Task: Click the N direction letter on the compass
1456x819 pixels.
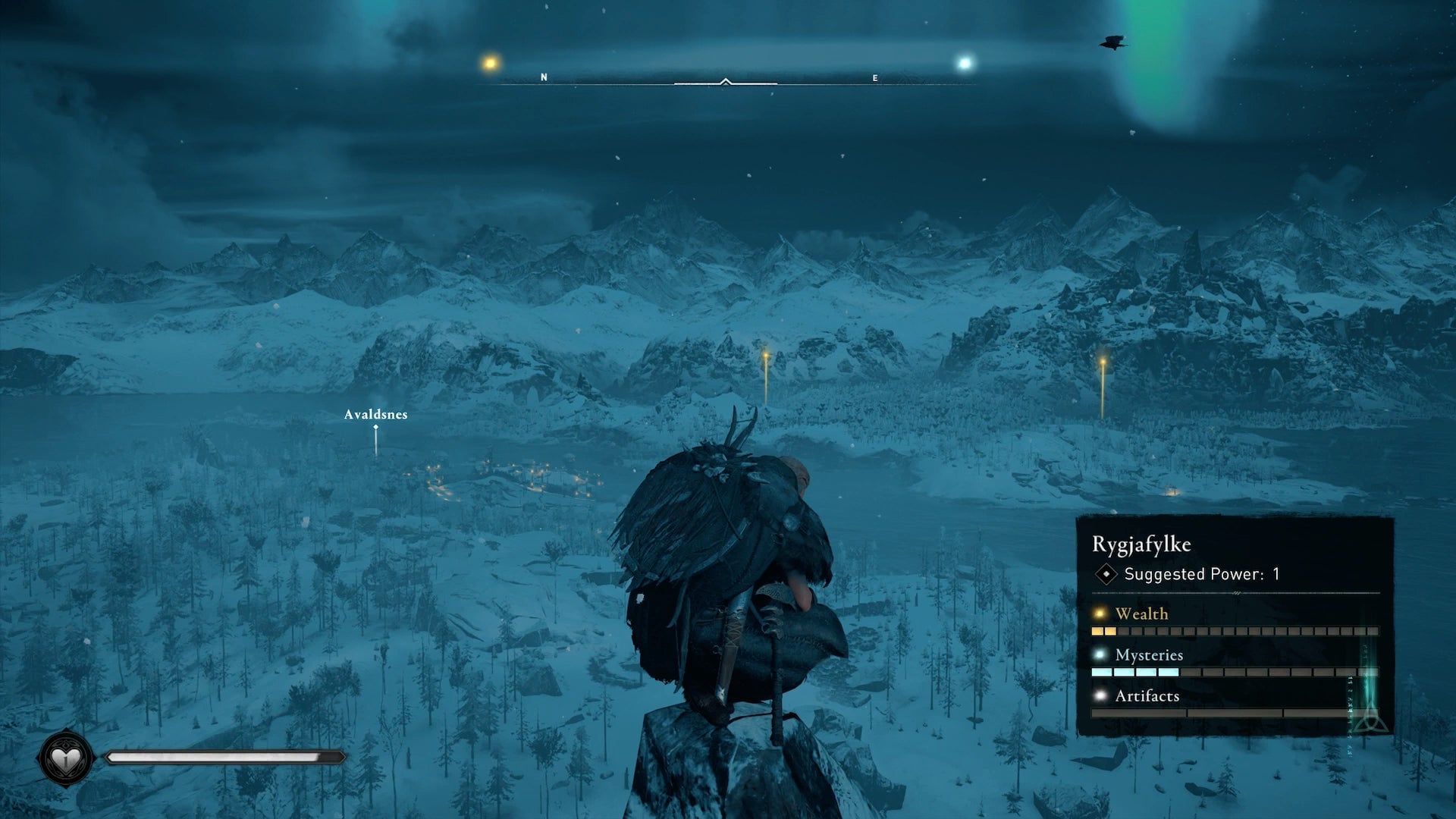Action: click(x=544, y=77)
